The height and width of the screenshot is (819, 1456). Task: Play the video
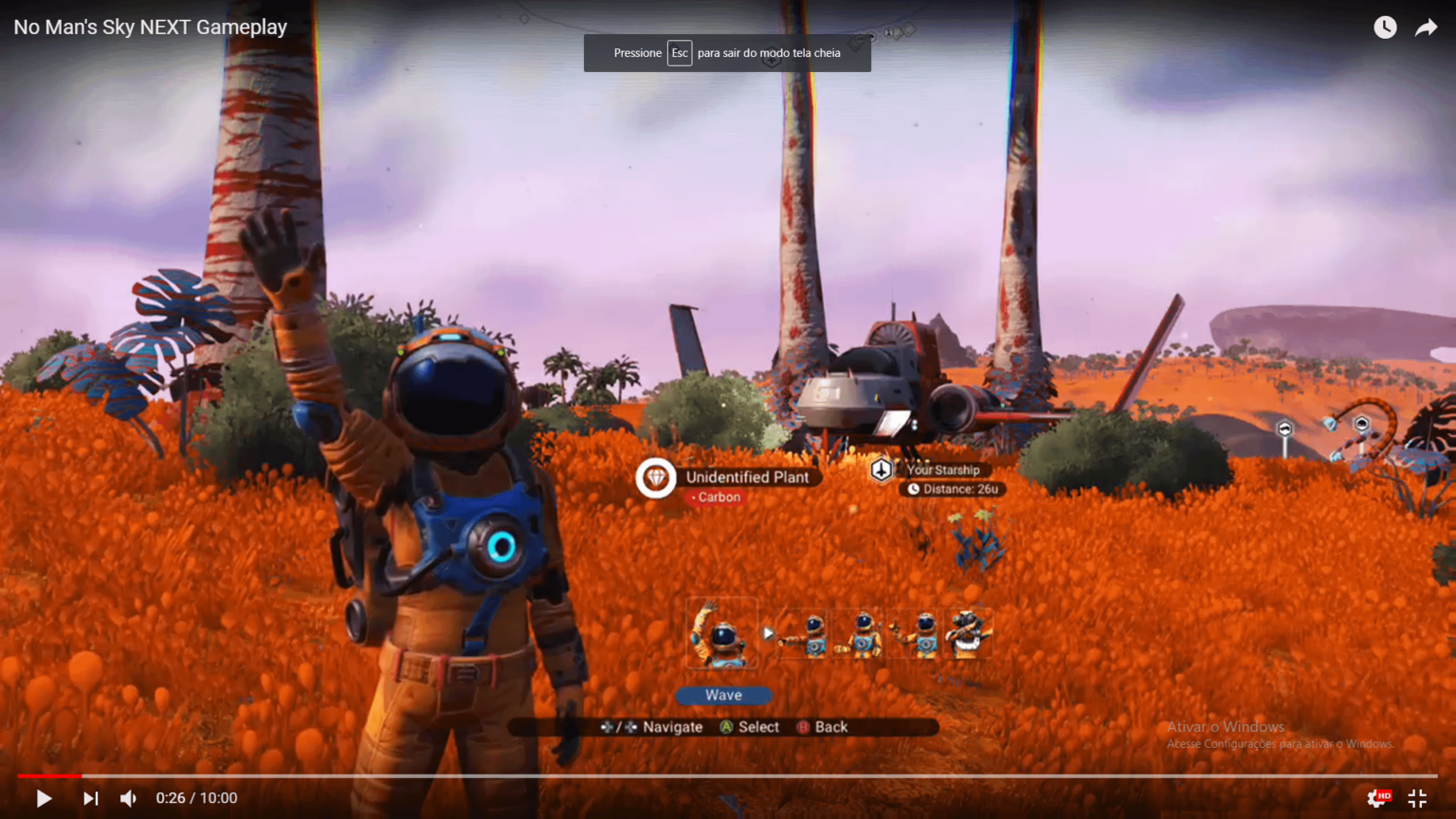[x=44, y=798]
